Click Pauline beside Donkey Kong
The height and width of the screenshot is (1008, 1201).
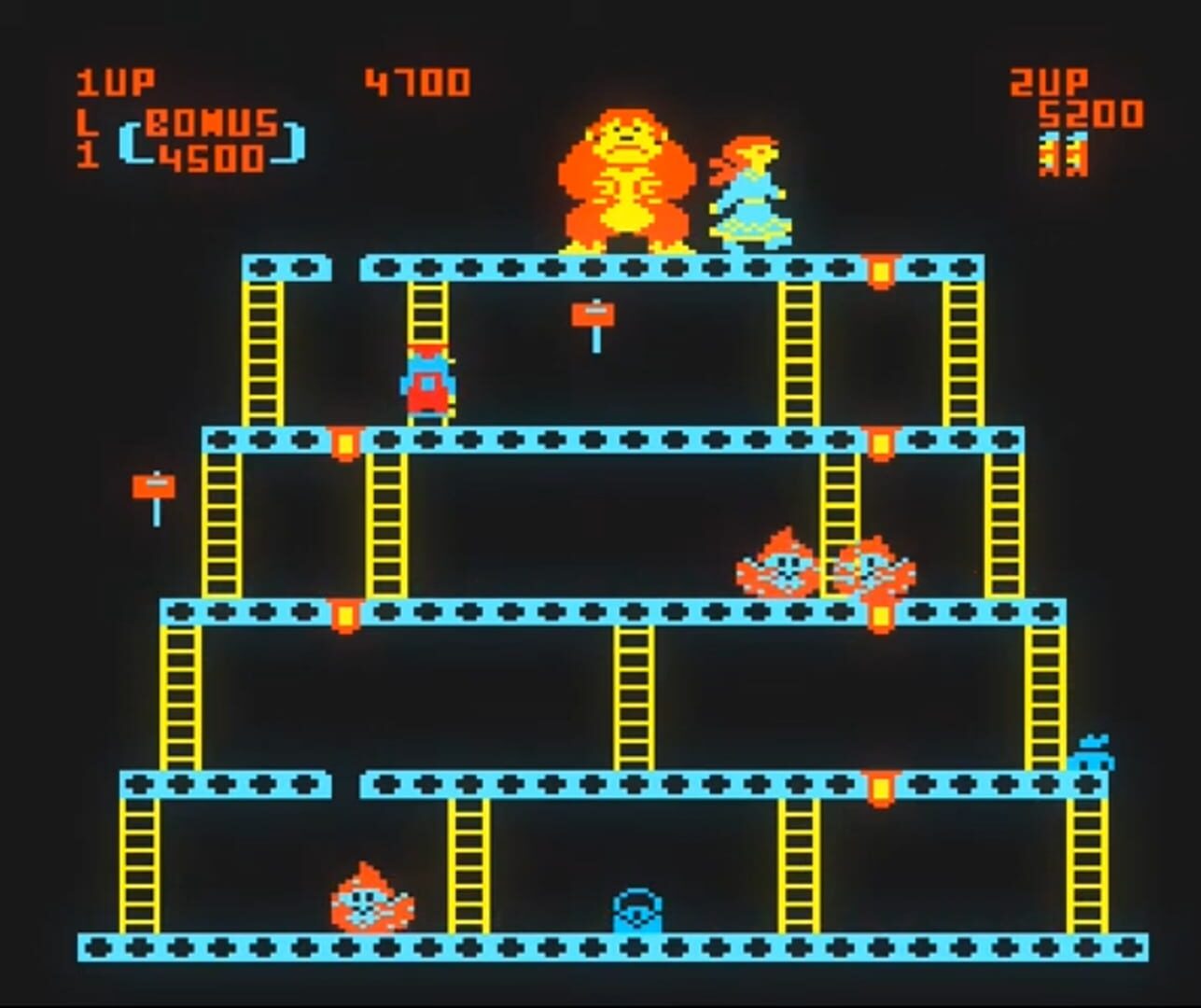tap(751, 191)
